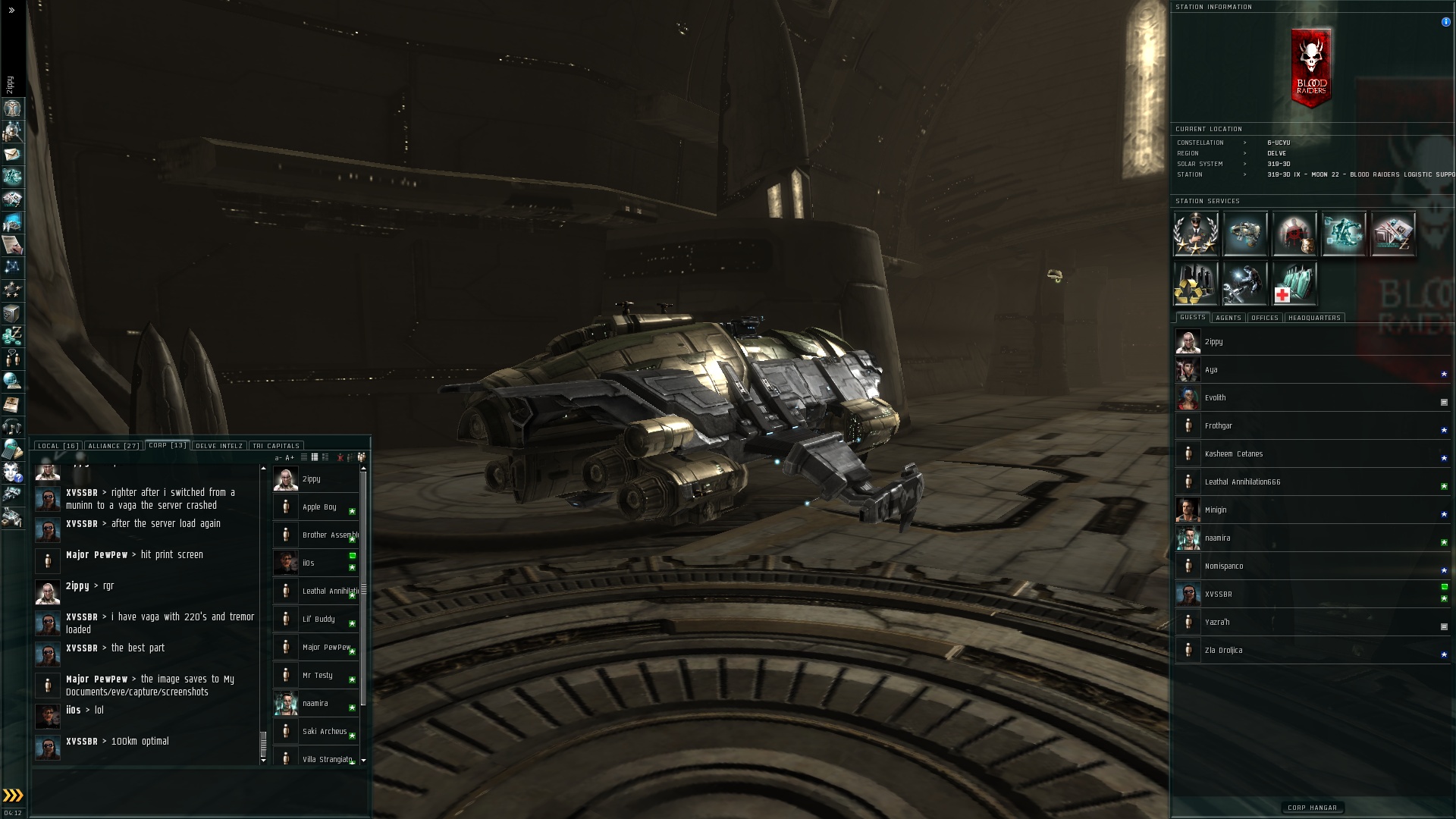Viewport: 1456px width, 819px height.
Task: Open the reprocessing plant recycle icon
Action: [1196, 283]
